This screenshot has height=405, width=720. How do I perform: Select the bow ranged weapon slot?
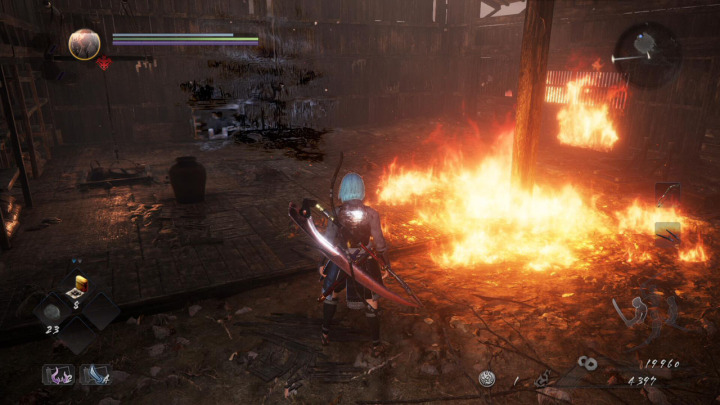(667, 193)
